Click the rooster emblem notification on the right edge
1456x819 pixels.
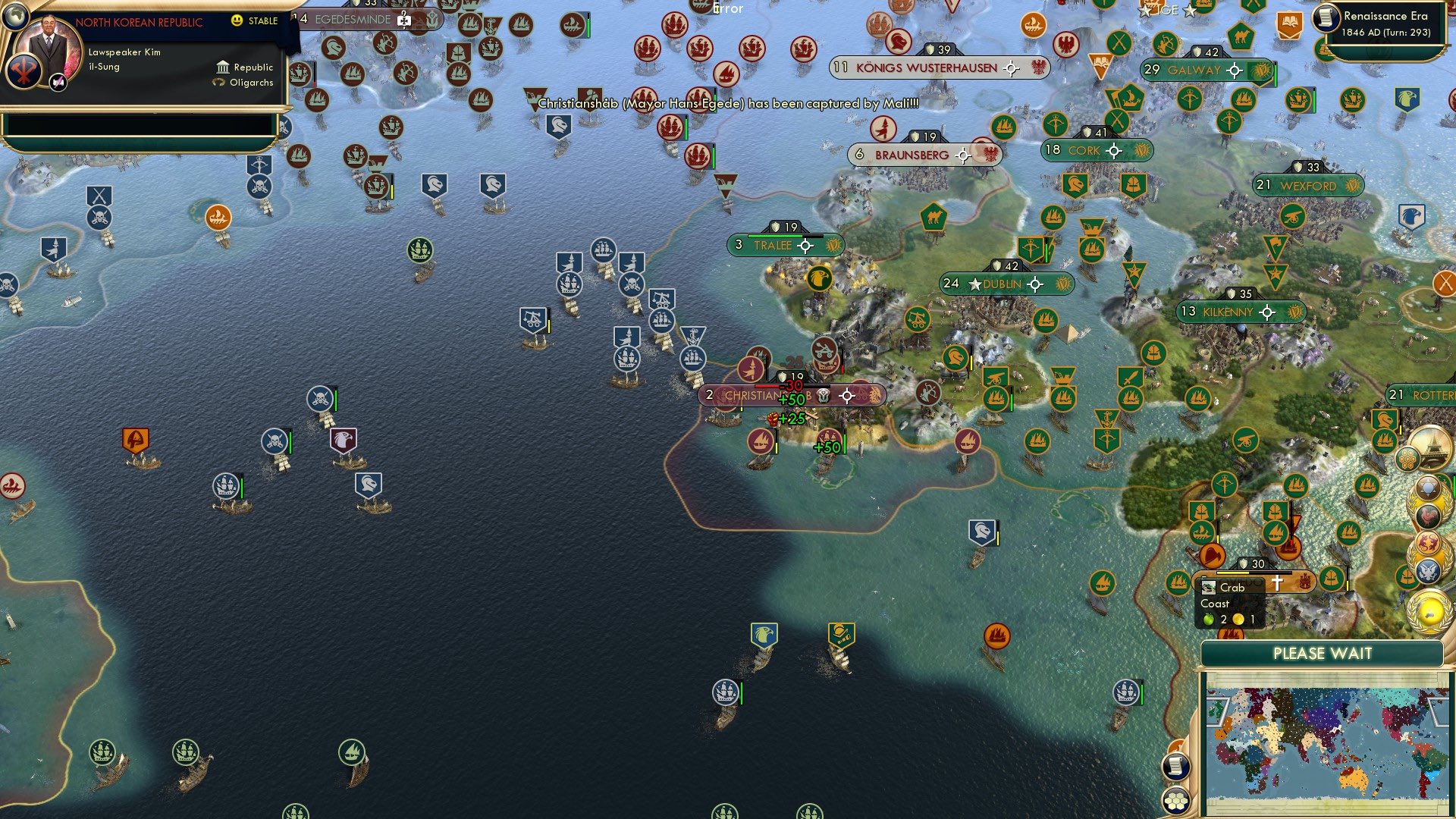[x=1428, y=516]
